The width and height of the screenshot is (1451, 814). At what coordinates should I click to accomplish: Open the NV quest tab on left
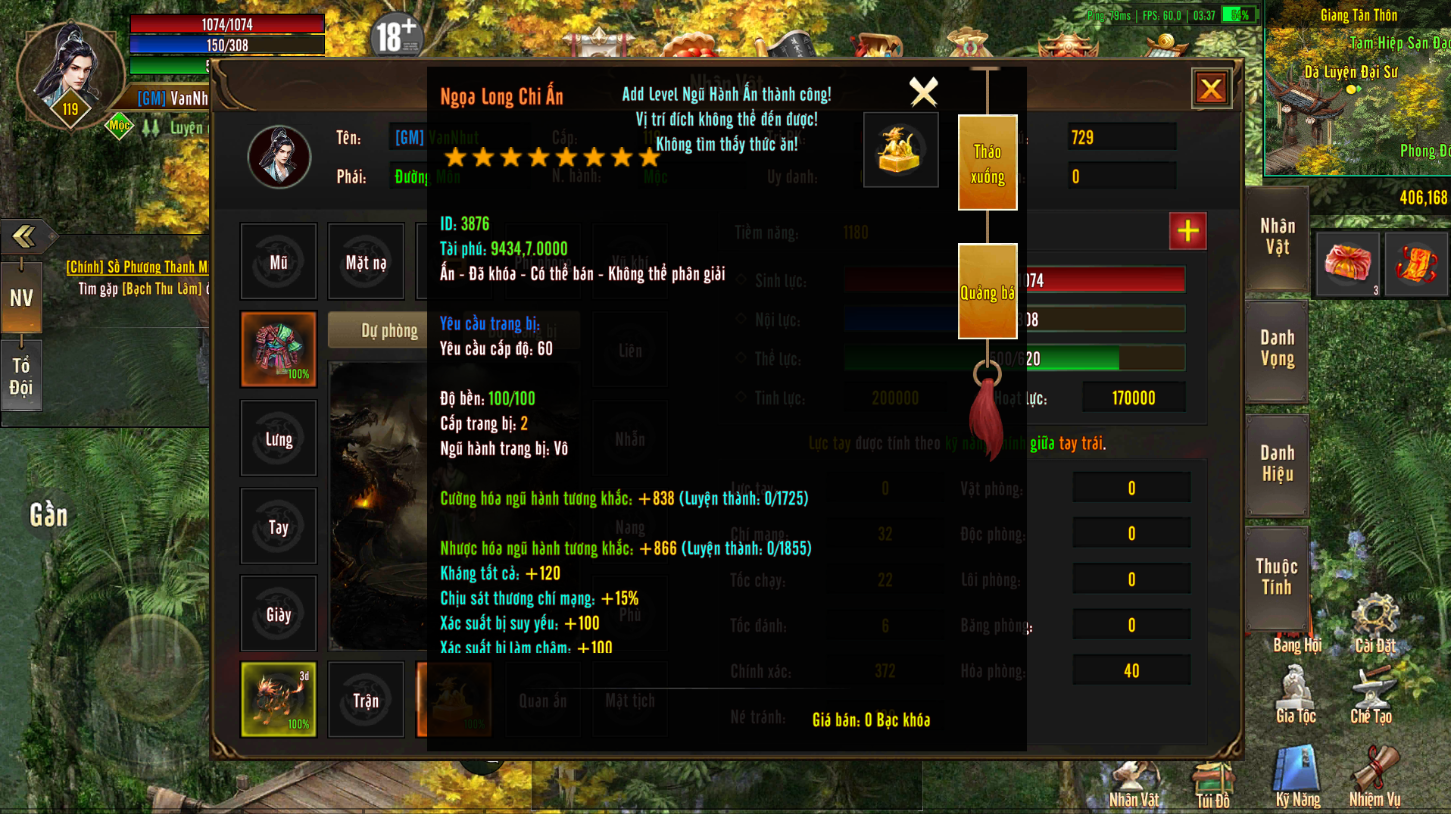click(x=21, y=298)
